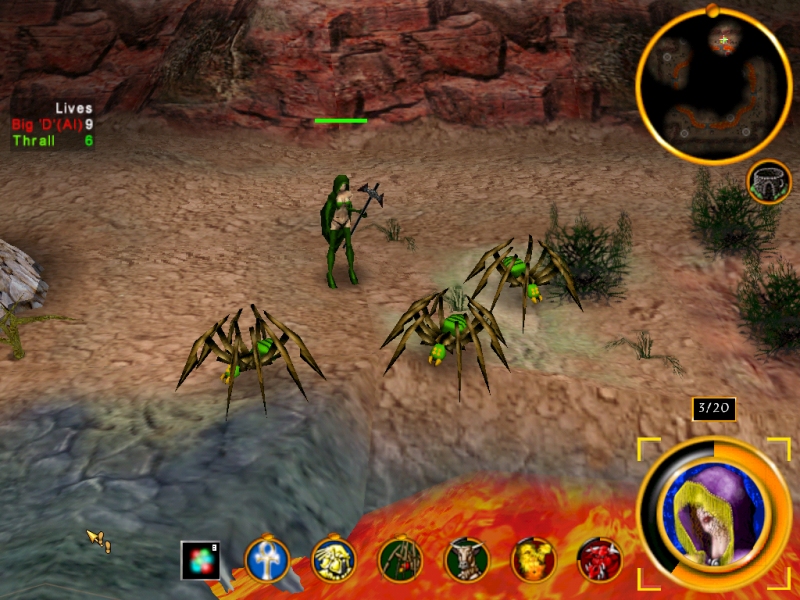Viewport: 800px width, 600px height.
Task: Open the colored orbs spell tab
Action: point(200,560)
